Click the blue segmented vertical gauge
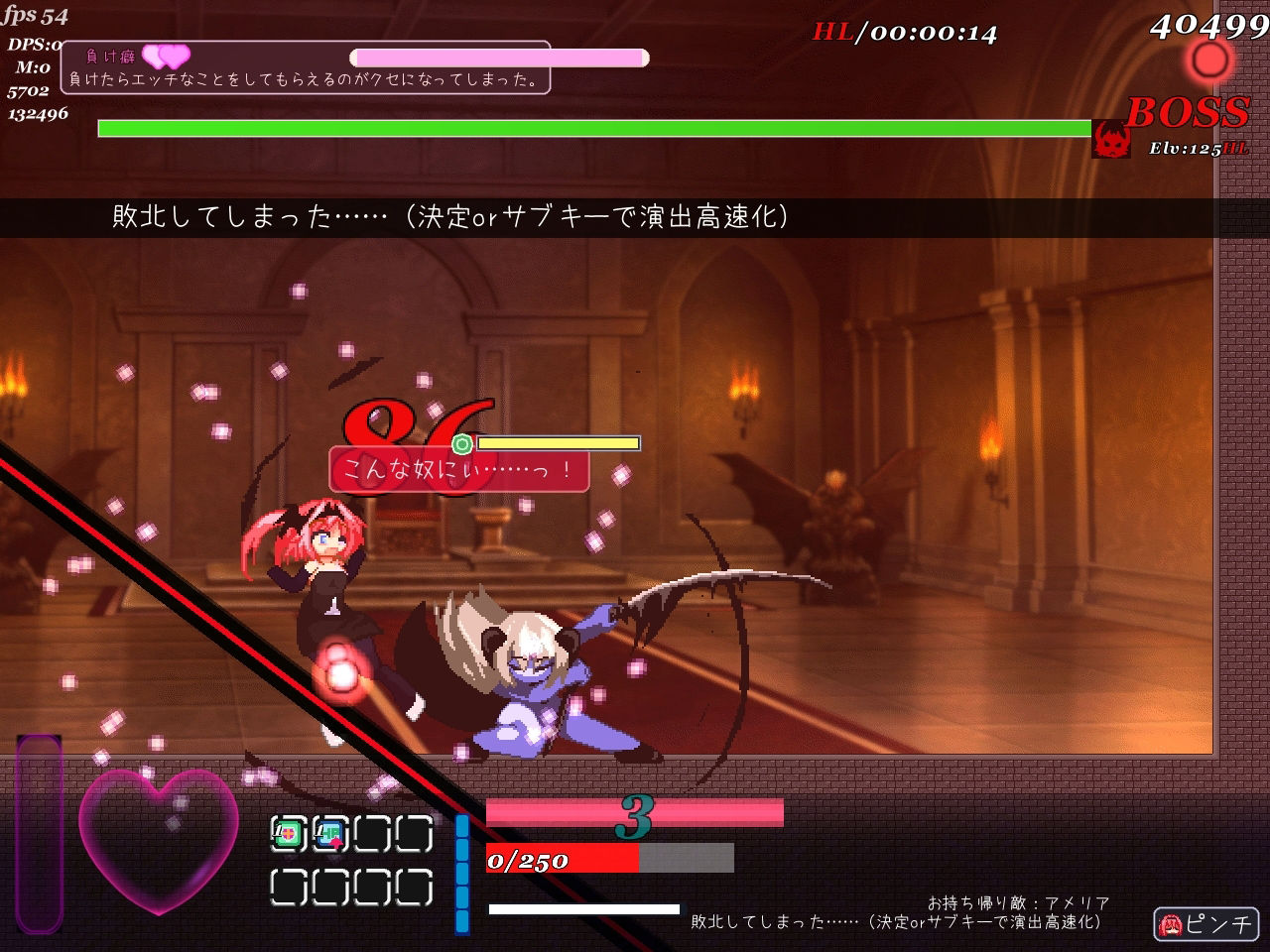 [x=461, y=873]
